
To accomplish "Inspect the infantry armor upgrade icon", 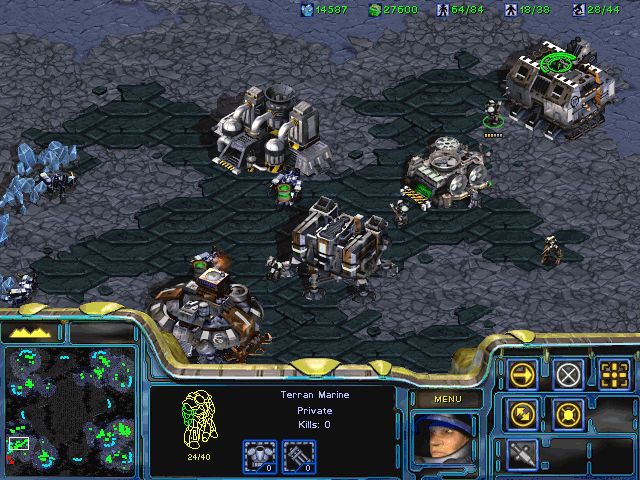I will (259, 456).
